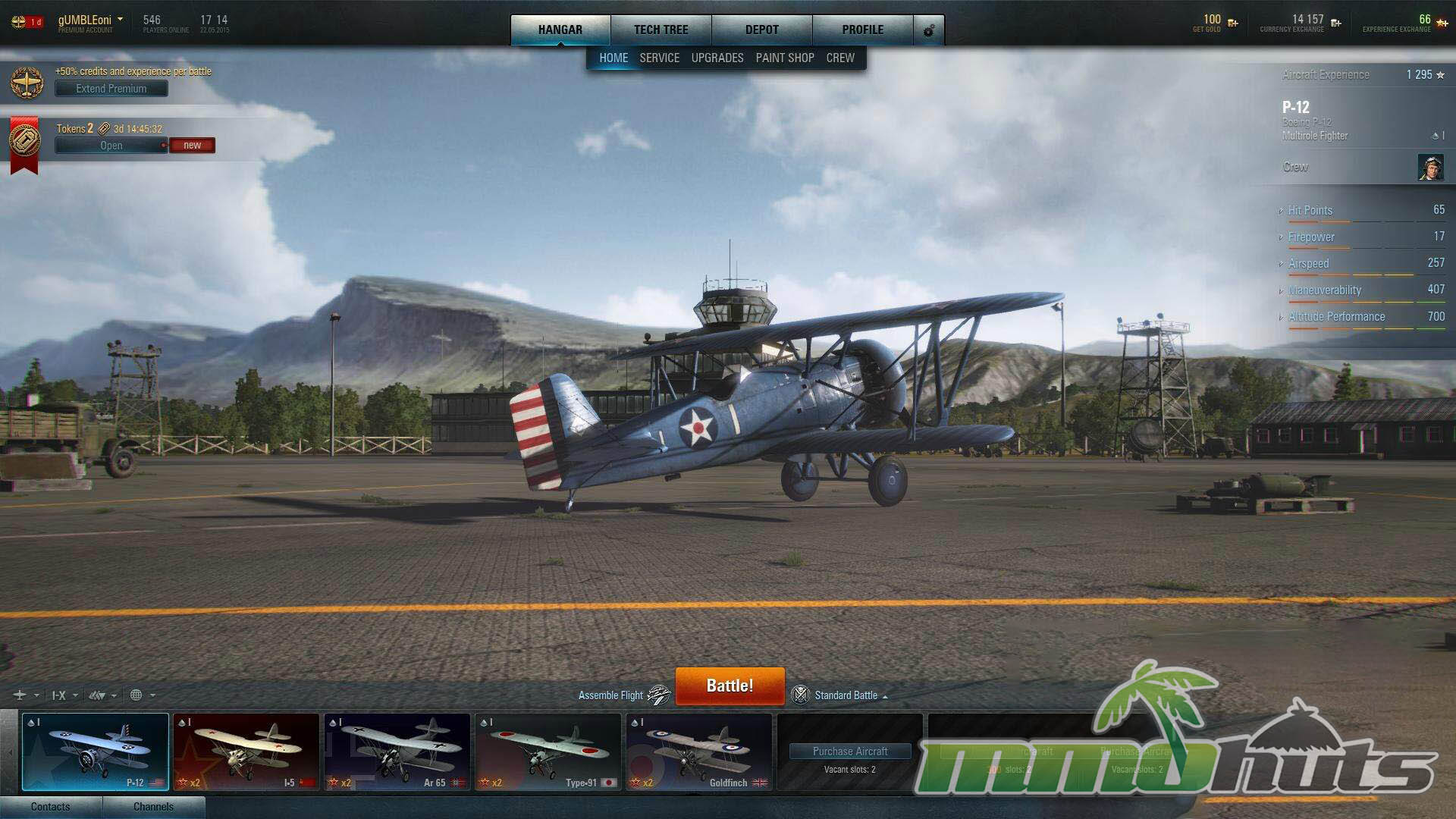
Task: Open the Channels chat tab
Action: pyautogui.click(x=153, y=807)
